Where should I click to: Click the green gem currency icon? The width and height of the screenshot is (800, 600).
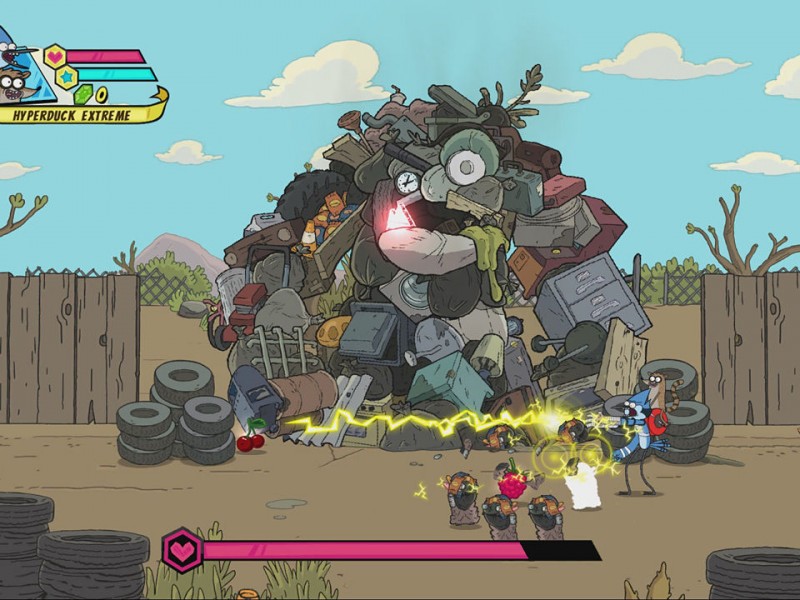(x=82, y=94)
